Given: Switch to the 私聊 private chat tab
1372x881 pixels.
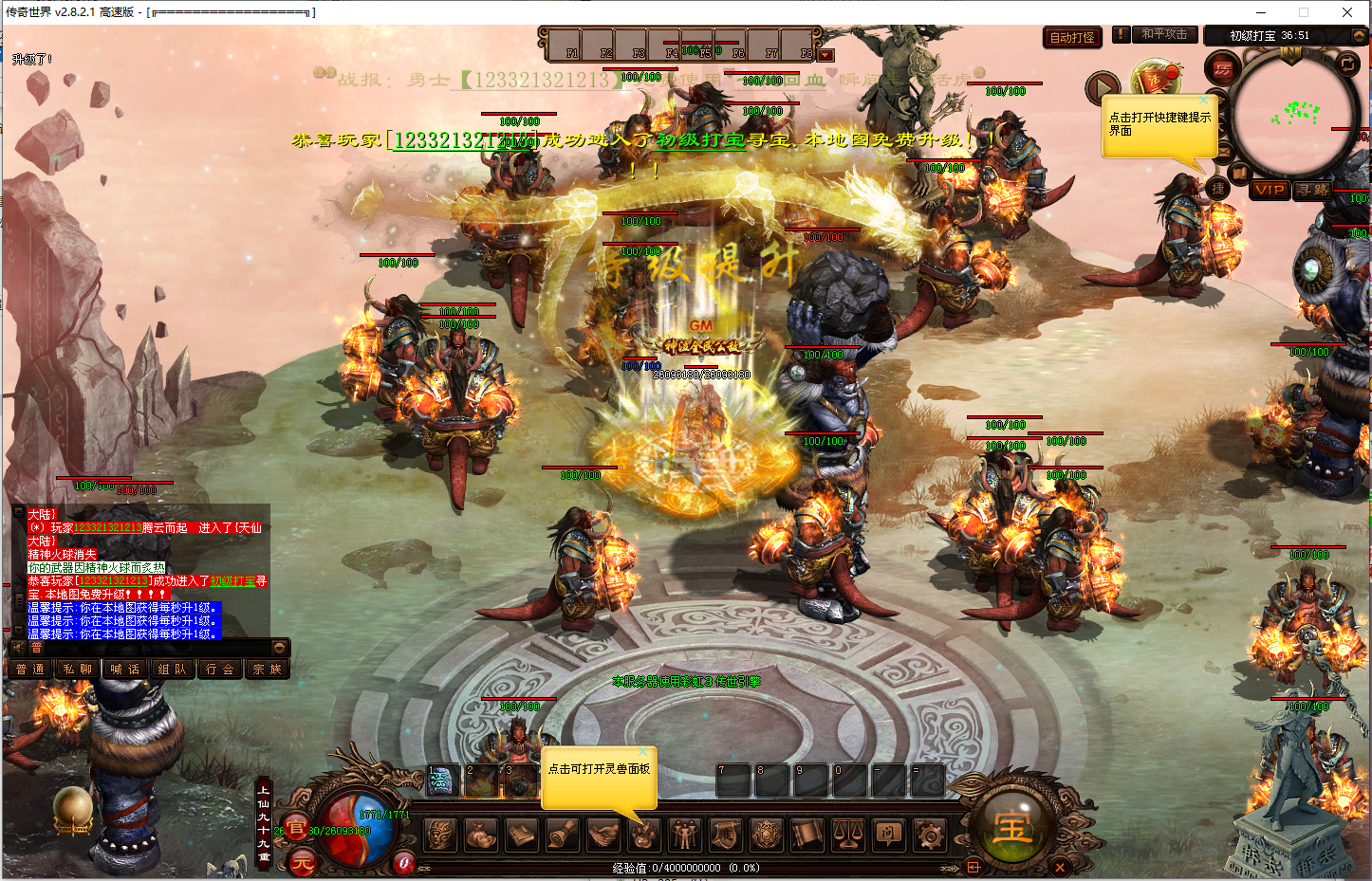Looking at the screenshot, I should [x=78, y=670].
